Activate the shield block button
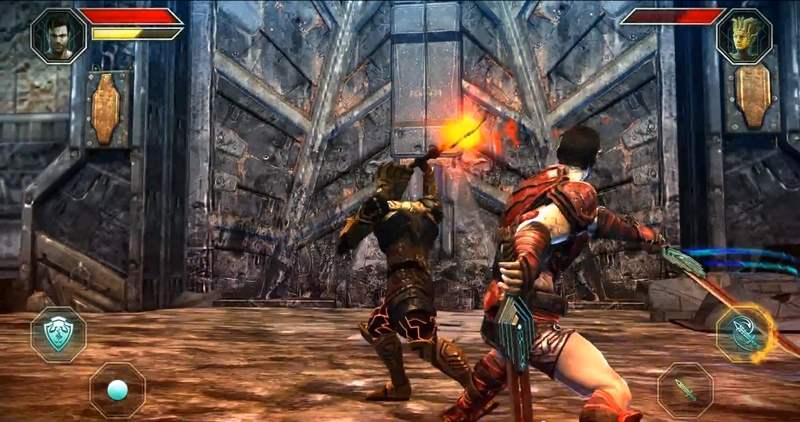Viewport: 800px width, 422px height. tap(57, 334)
